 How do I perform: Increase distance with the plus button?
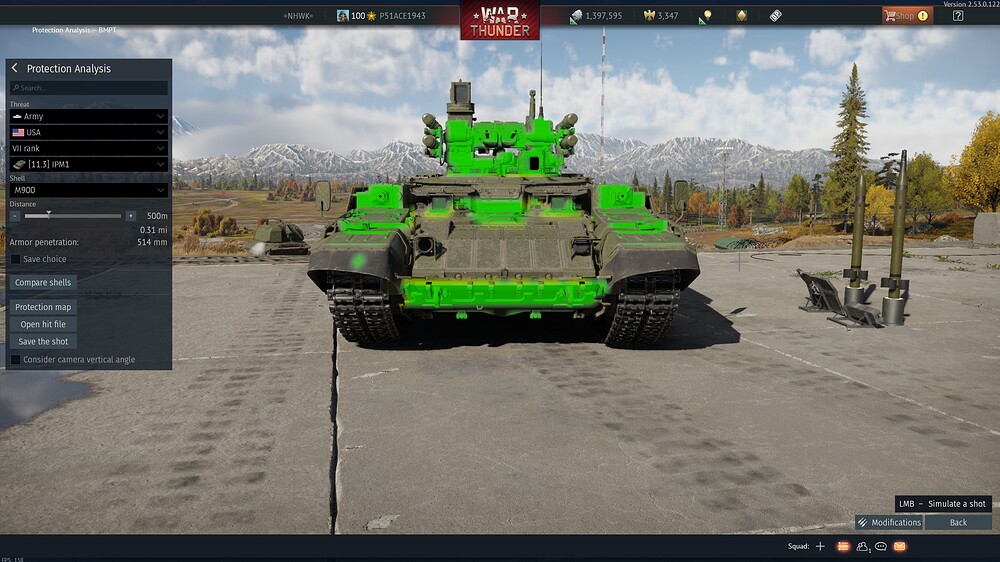[130, 216]
